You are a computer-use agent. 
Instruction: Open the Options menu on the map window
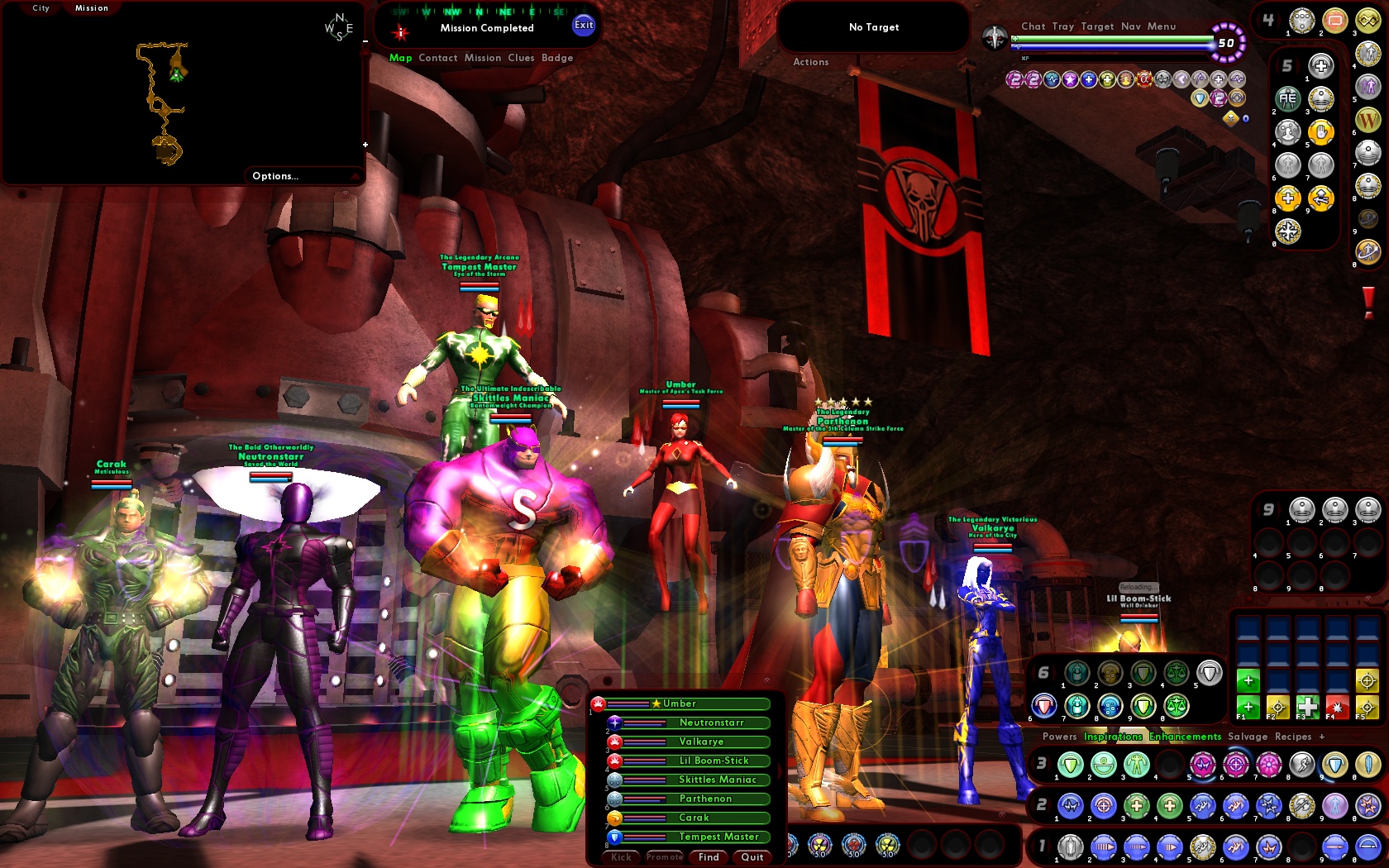click(275, 175)
